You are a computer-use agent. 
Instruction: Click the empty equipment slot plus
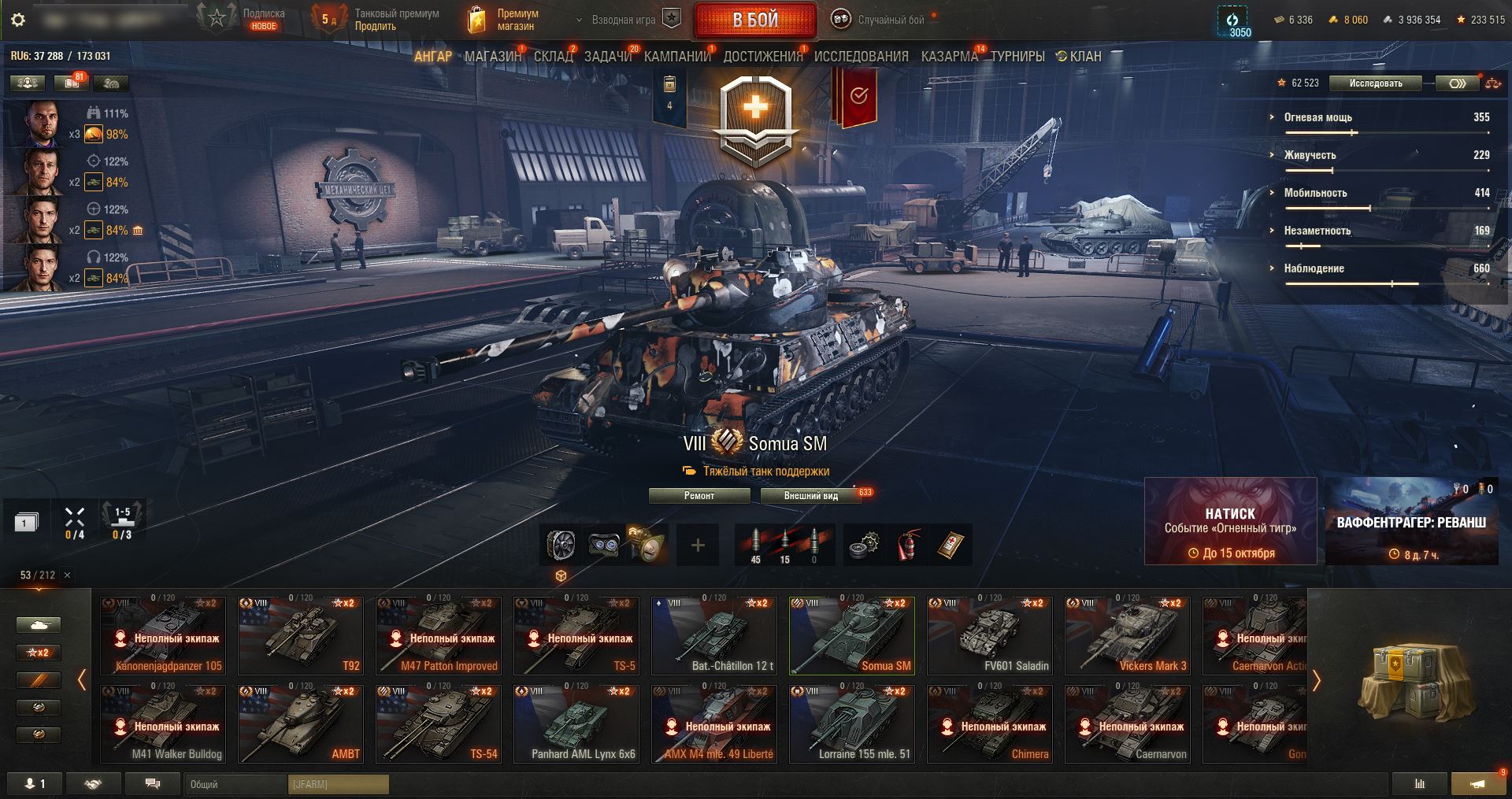tap(698, 546)
